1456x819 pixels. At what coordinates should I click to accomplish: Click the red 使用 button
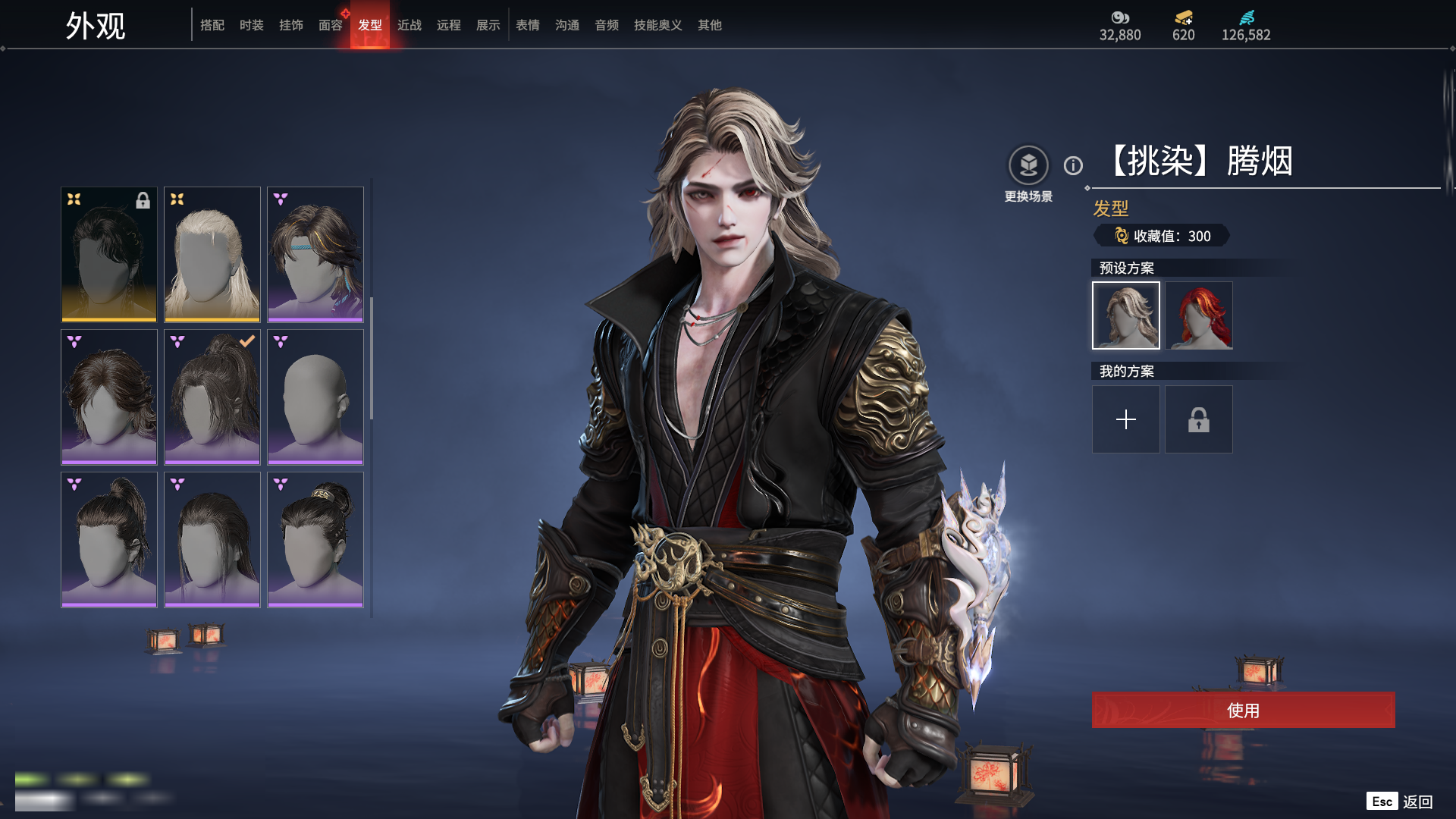pyautogui.click(x=1243, y=710)
